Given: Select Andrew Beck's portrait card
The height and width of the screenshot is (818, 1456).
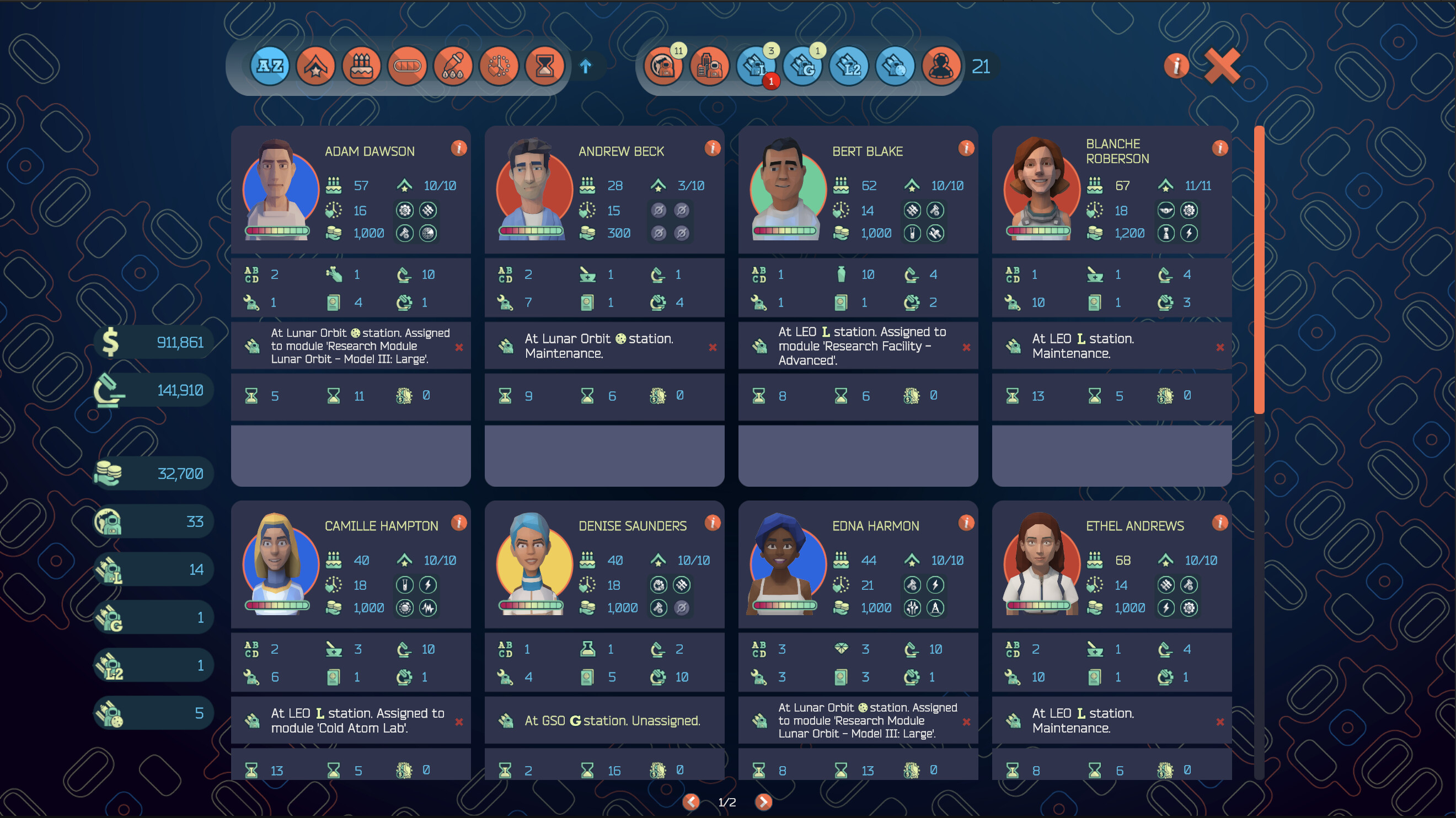Looking at the screenshot, I should pos(534,190).
